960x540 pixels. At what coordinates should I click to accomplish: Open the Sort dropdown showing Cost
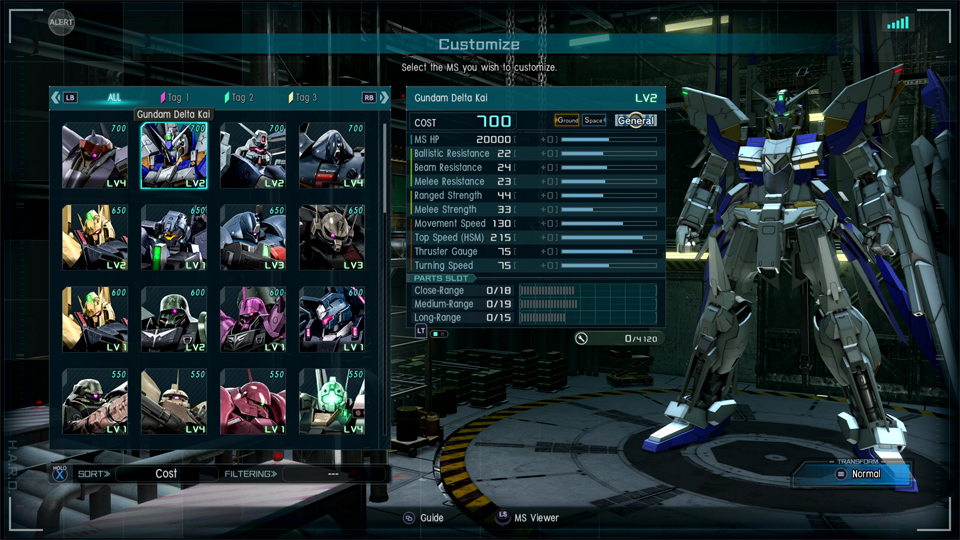point(166,474)
